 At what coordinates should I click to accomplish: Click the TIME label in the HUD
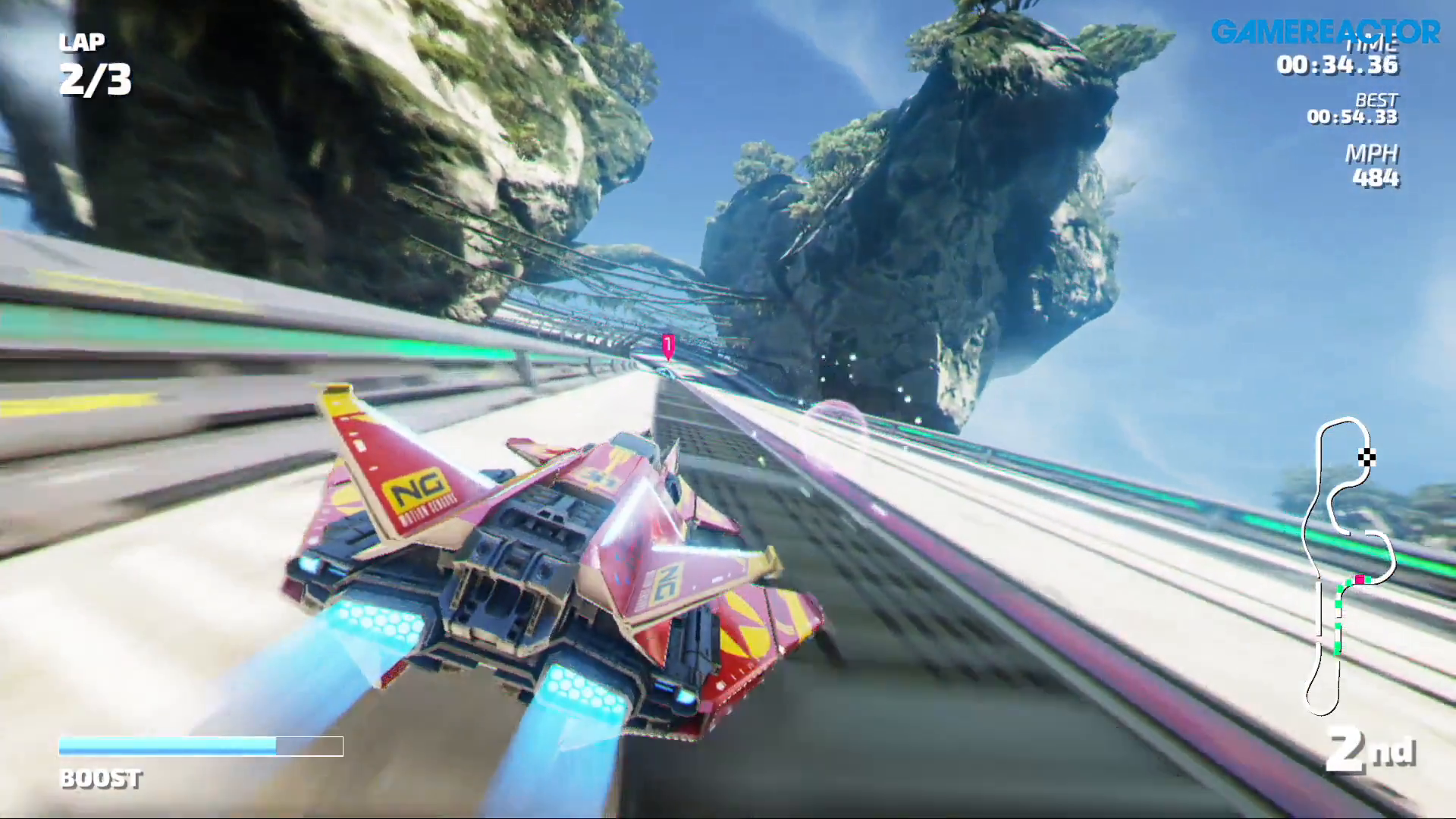click(x=1373, y=45)
